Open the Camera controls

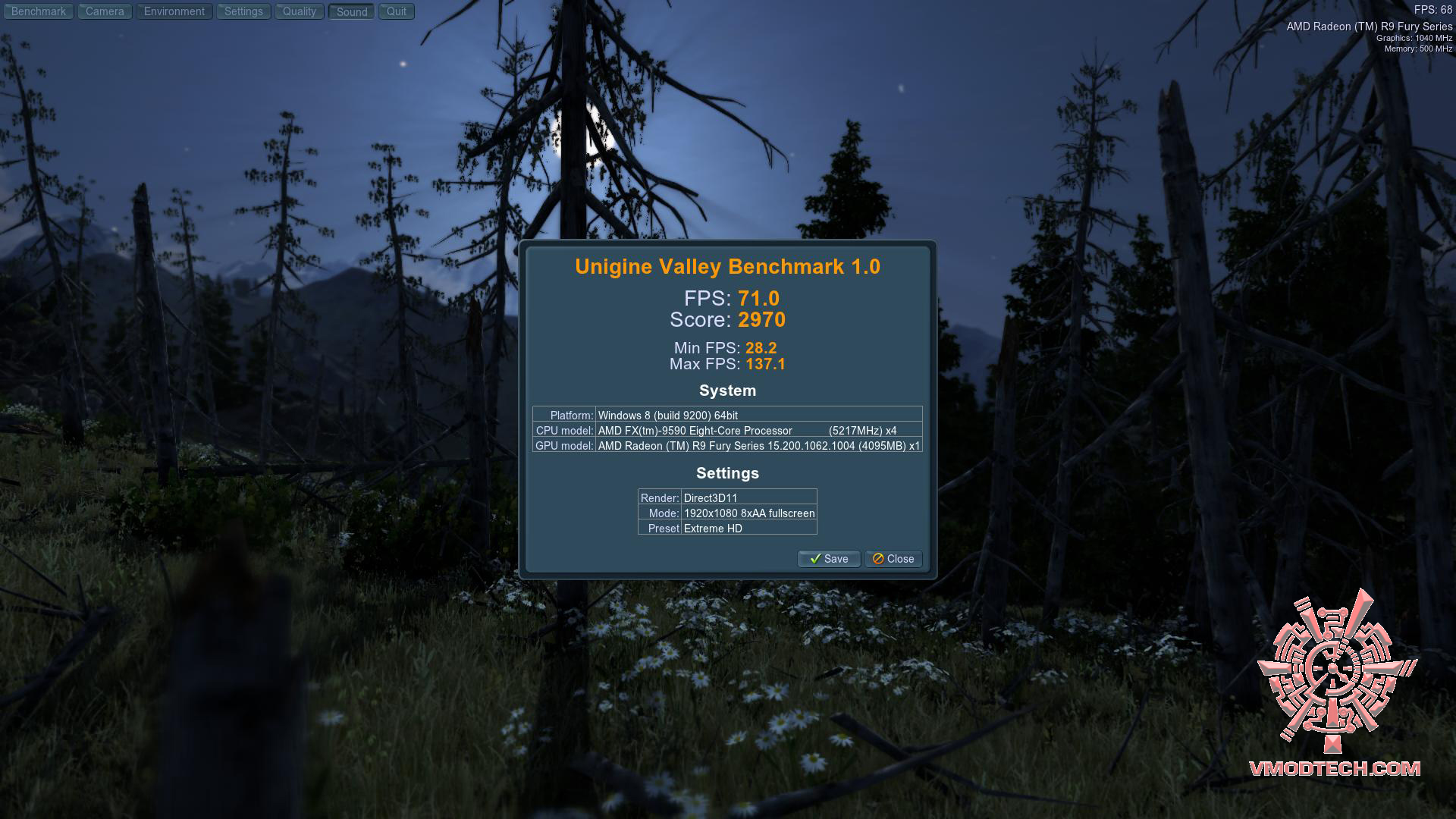104,11
